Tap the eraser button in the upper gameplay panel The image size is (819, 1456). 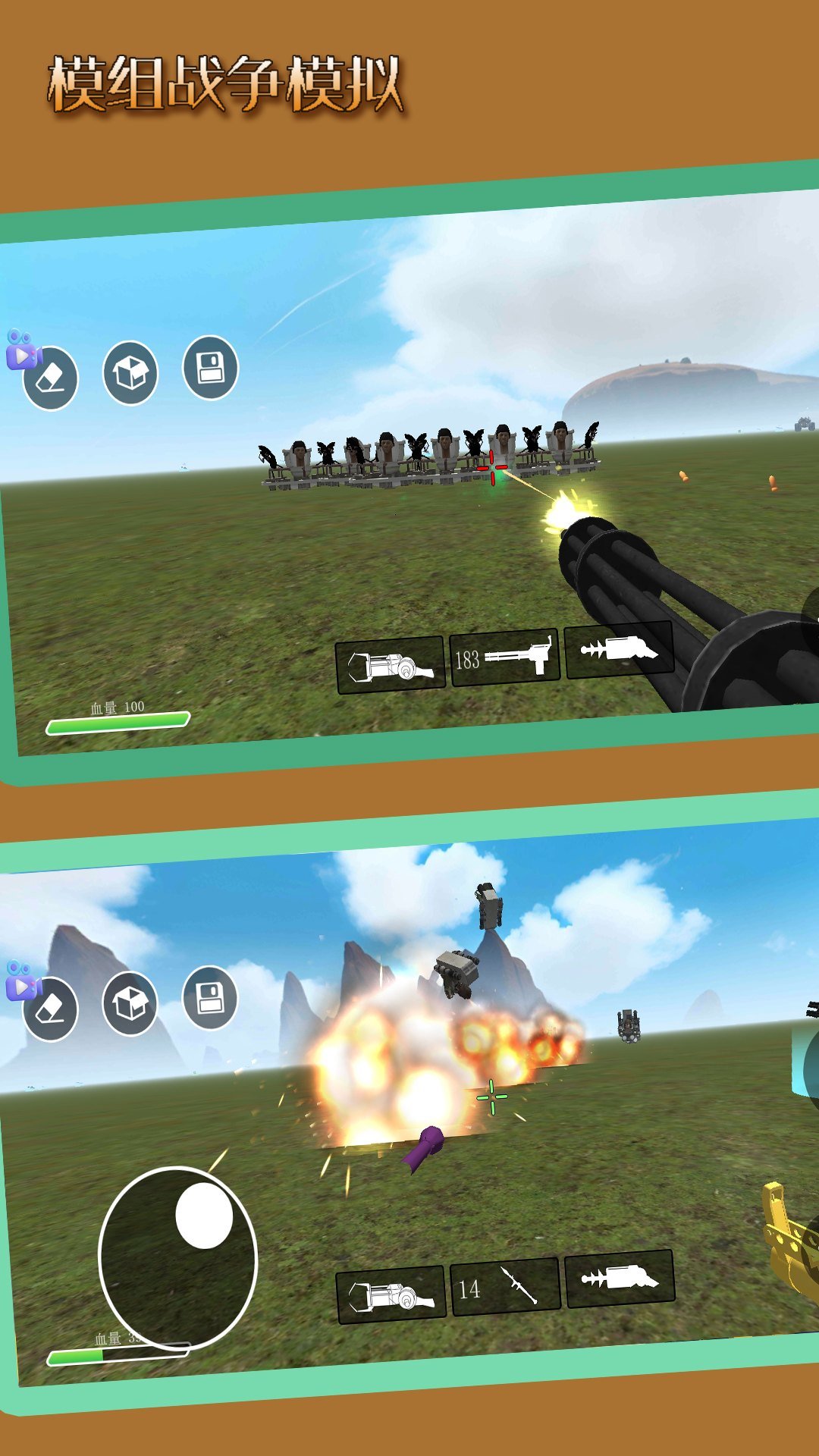(52, 378)
